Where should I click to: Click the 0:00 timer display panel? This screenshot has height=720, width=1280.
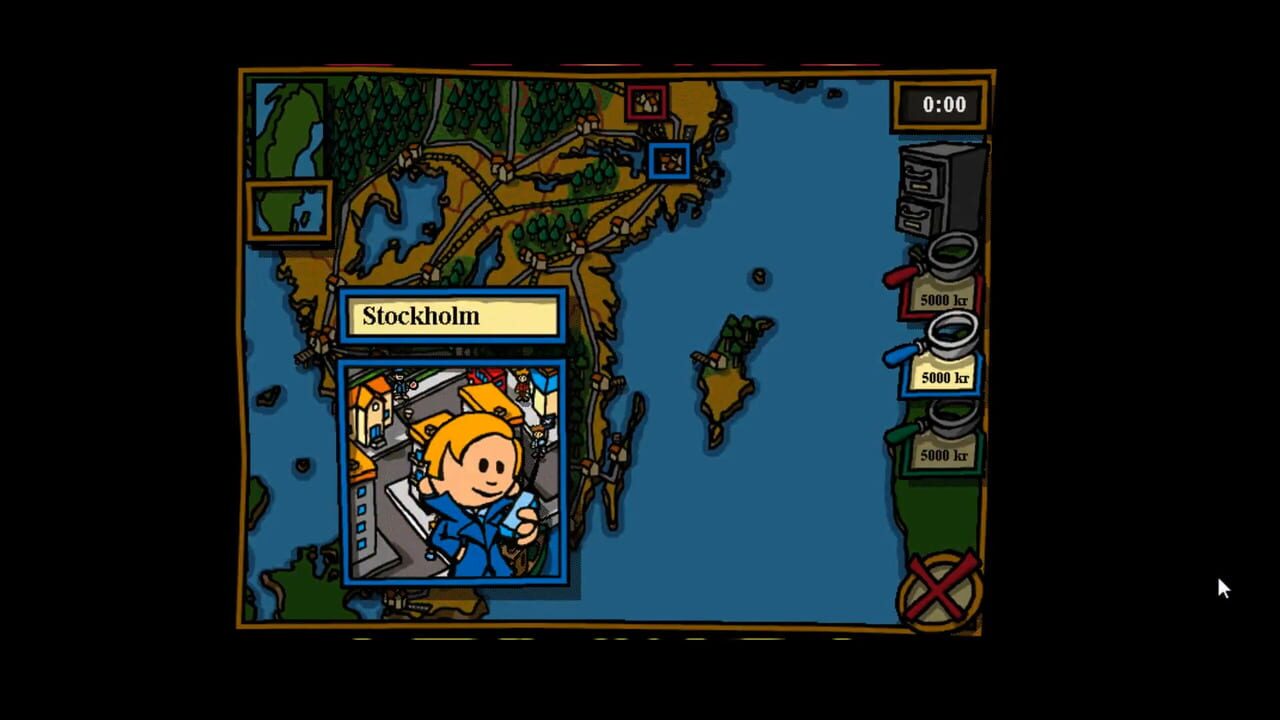pyautogui.click(x=940, y=104)
